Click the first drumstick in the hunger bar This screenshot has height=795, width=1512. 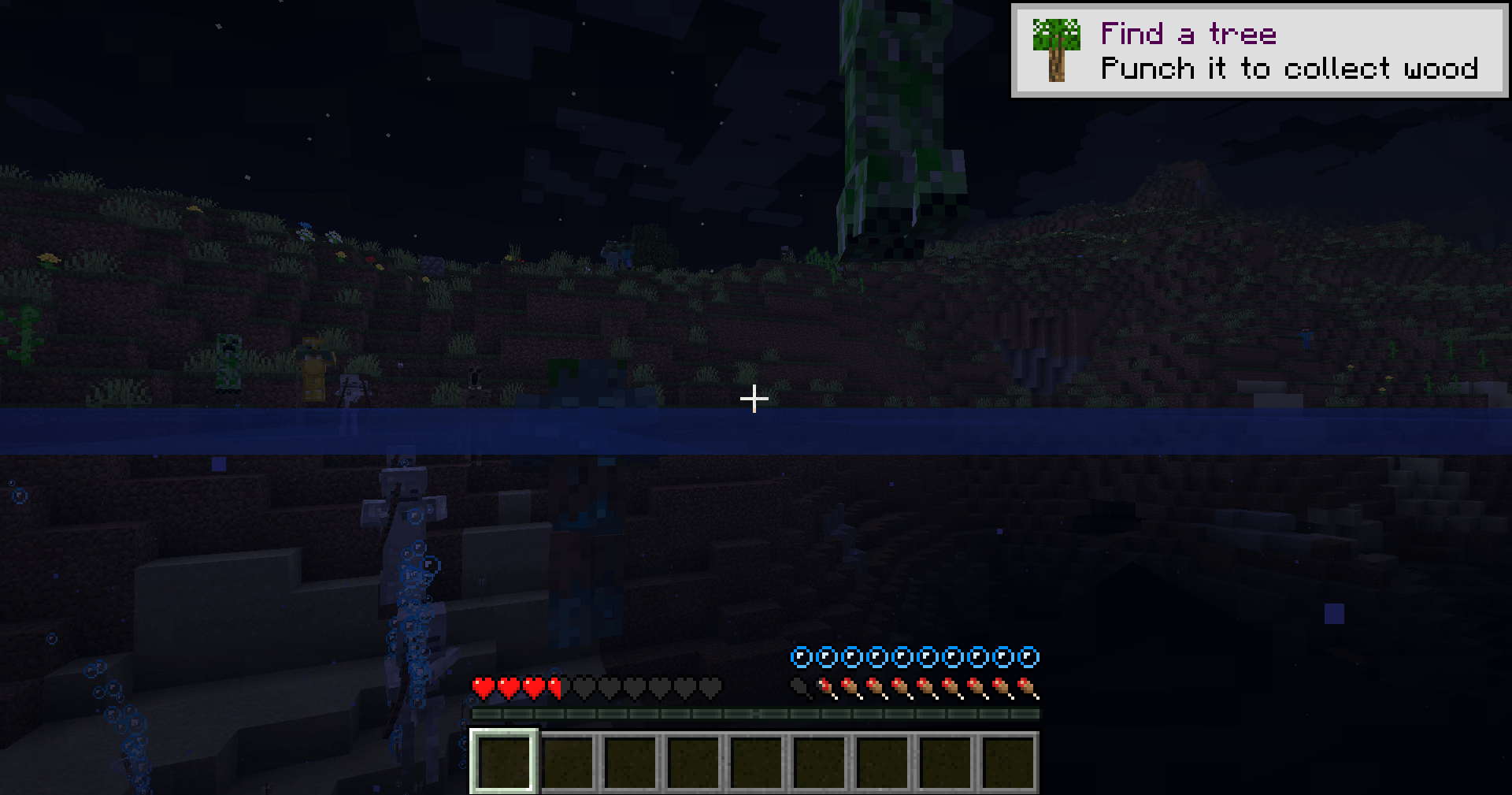(827, 688)
